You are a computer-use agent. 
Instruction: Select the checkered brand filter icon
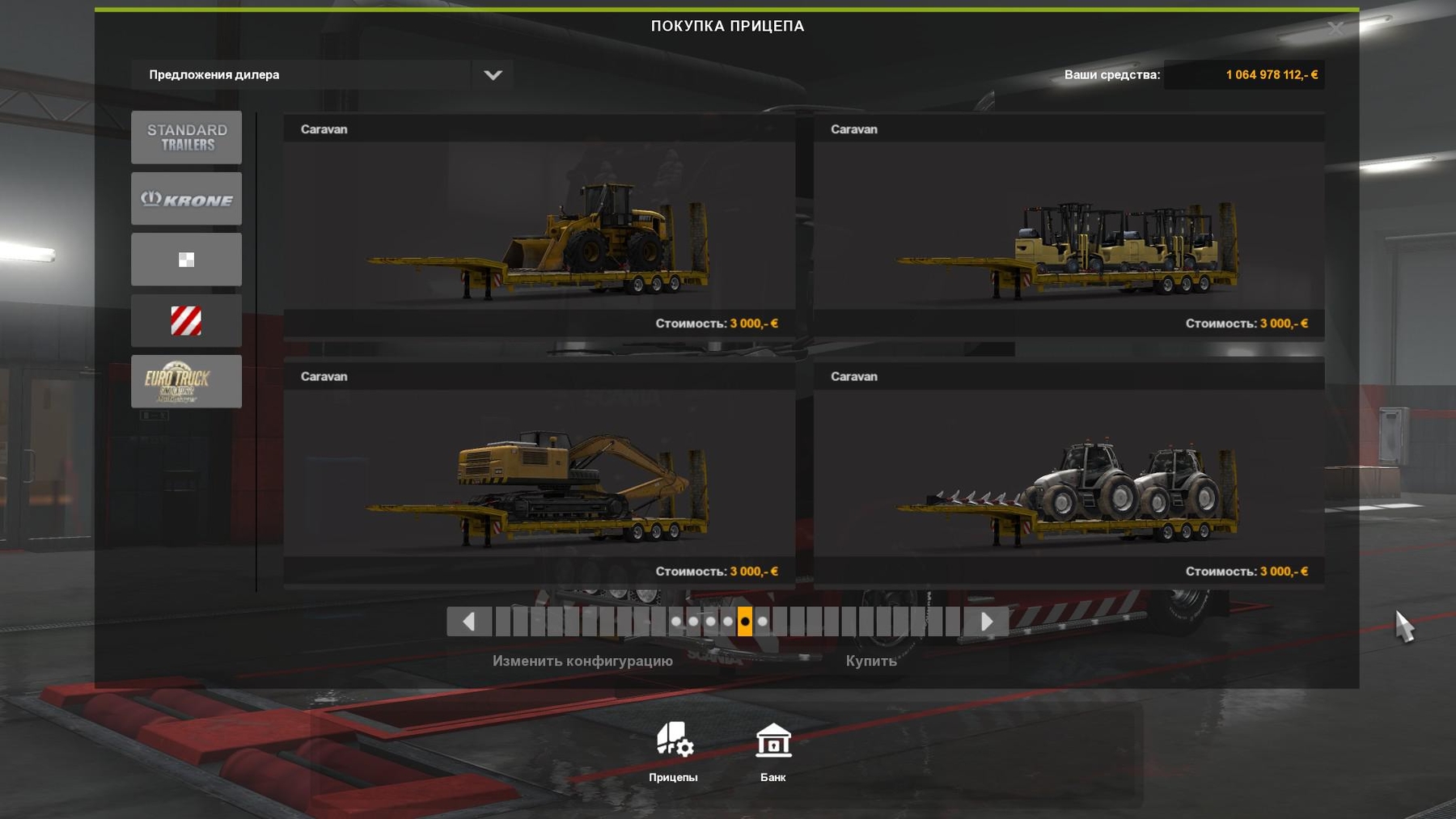pyautogui.click(x=186, y=259)
